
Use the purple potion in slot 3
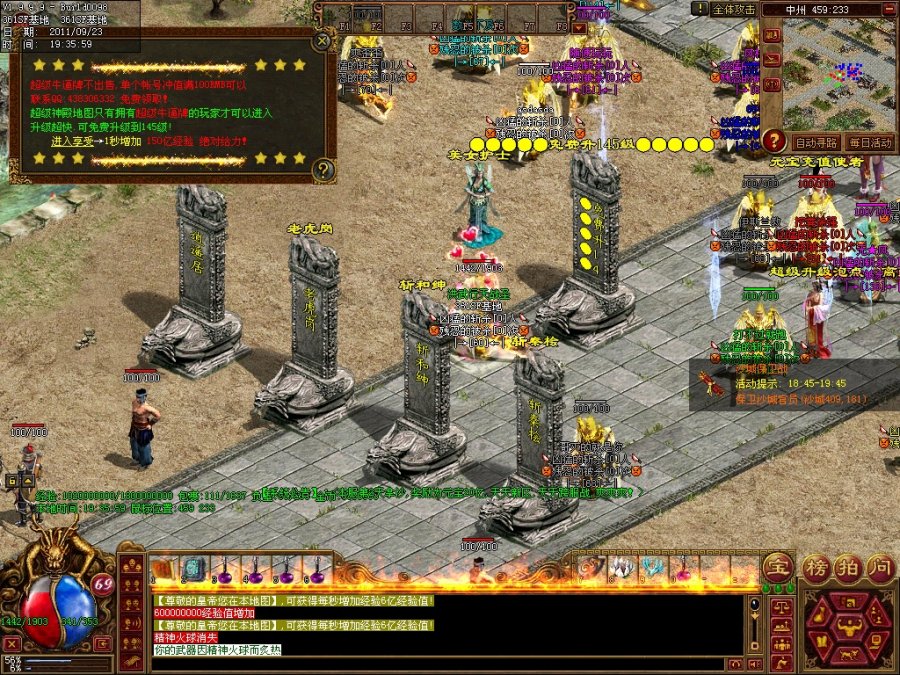(224, 570)
